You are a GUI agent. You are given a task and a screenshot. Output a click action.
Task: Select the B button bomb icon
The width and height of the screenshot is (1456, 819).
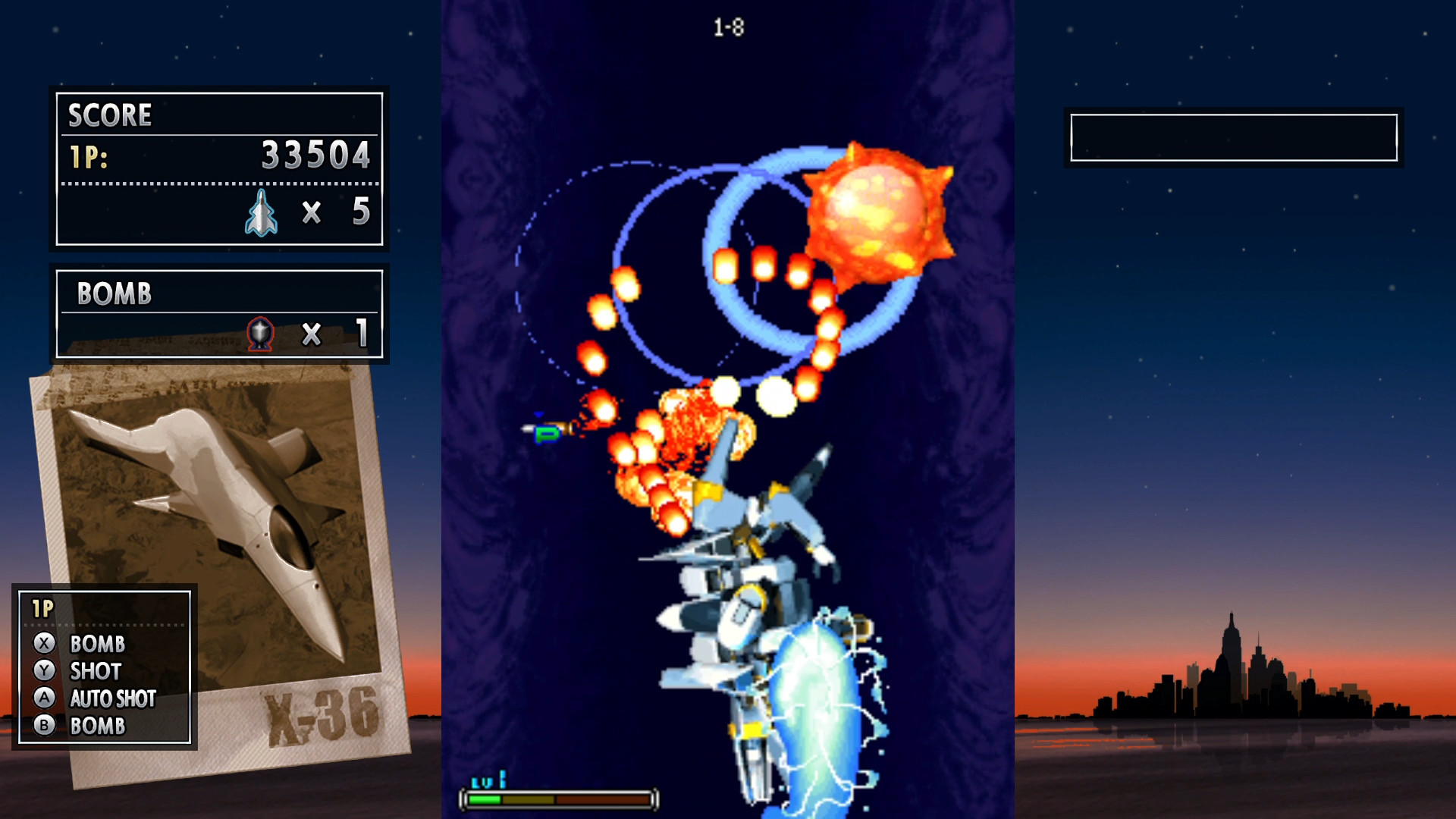point(44,726)
